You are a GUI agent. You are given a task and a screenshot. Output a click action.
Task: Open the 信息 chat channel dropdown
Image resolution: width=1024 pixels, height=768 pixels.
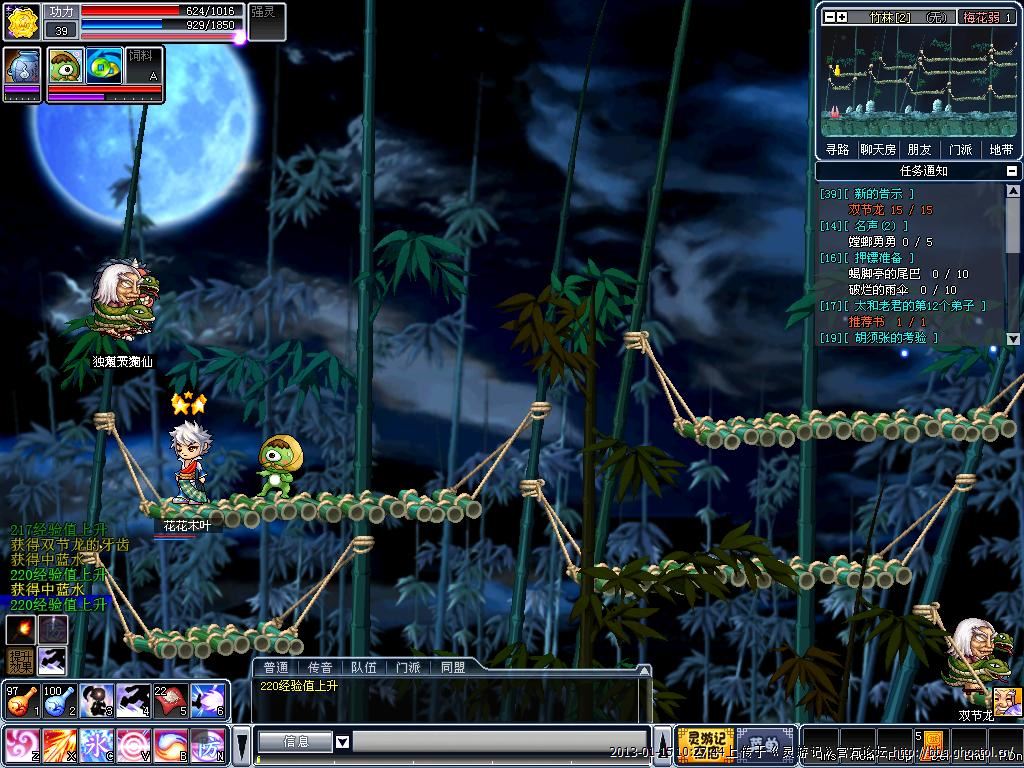point(342,742)
